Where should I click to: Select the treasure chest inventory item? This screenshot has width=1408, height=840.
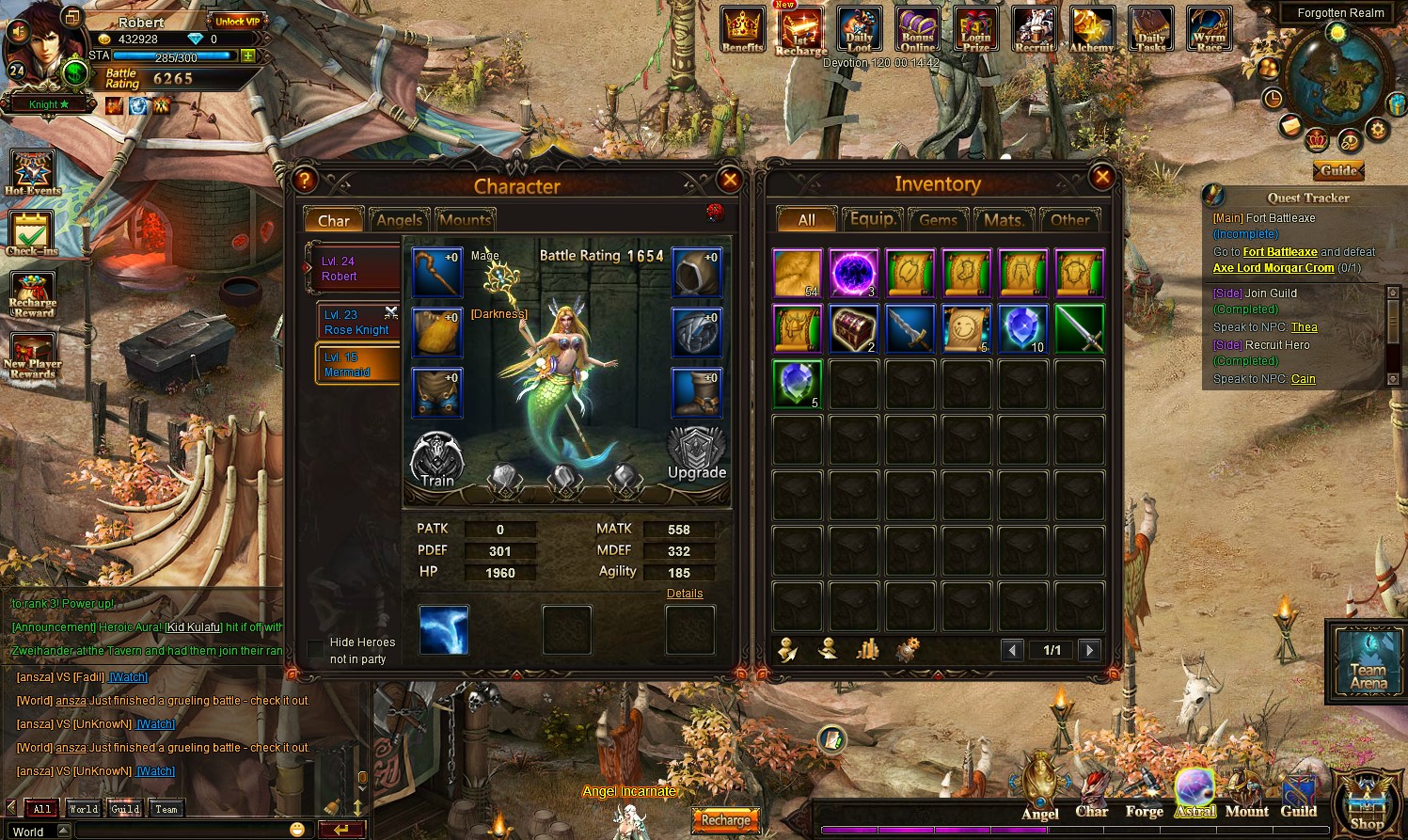(854, 328)
